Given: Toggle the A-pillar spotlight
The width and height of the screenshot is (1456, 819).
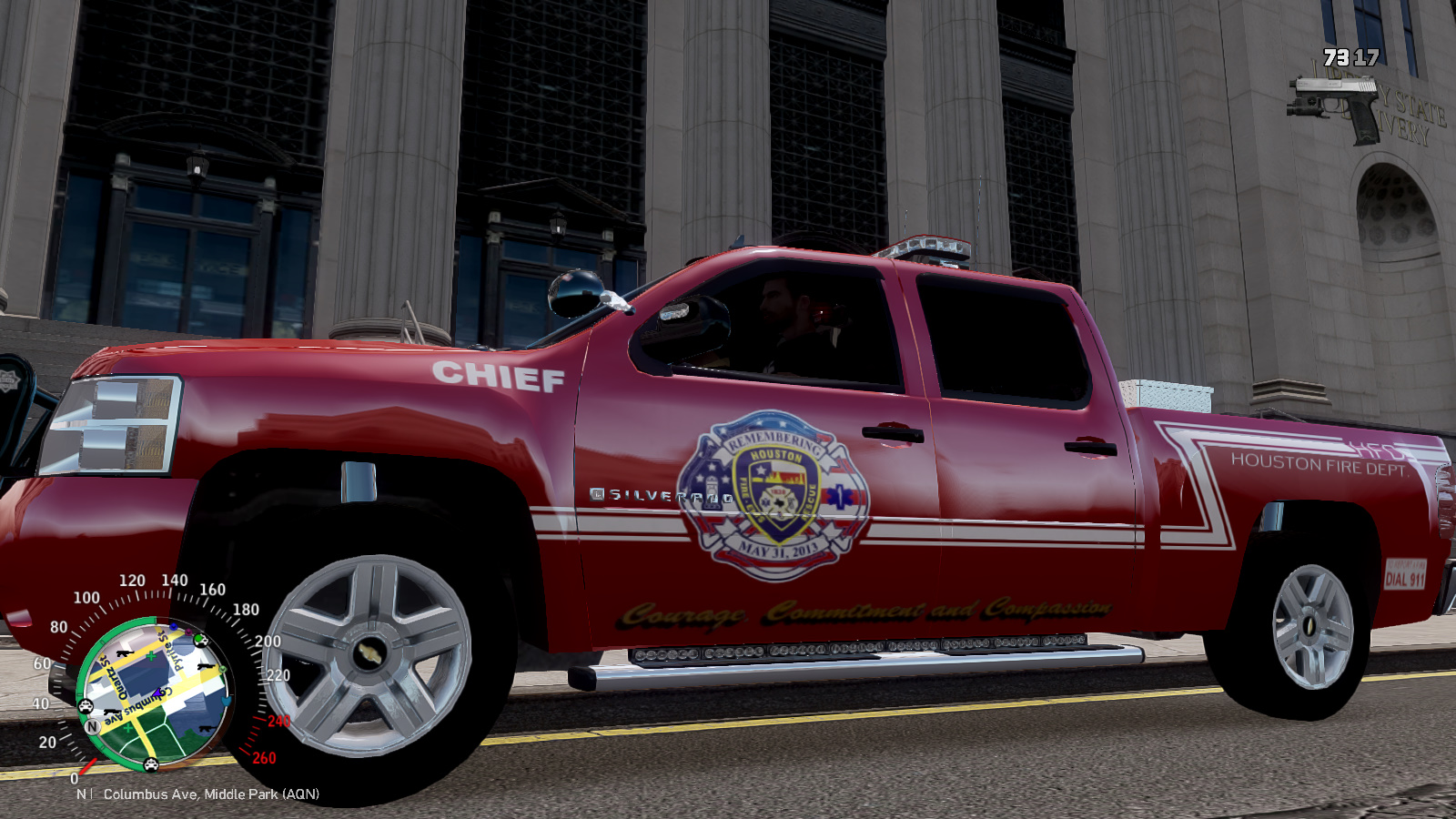Looking at the screenshot, I should pyautogui.click(x=573, y=294).
